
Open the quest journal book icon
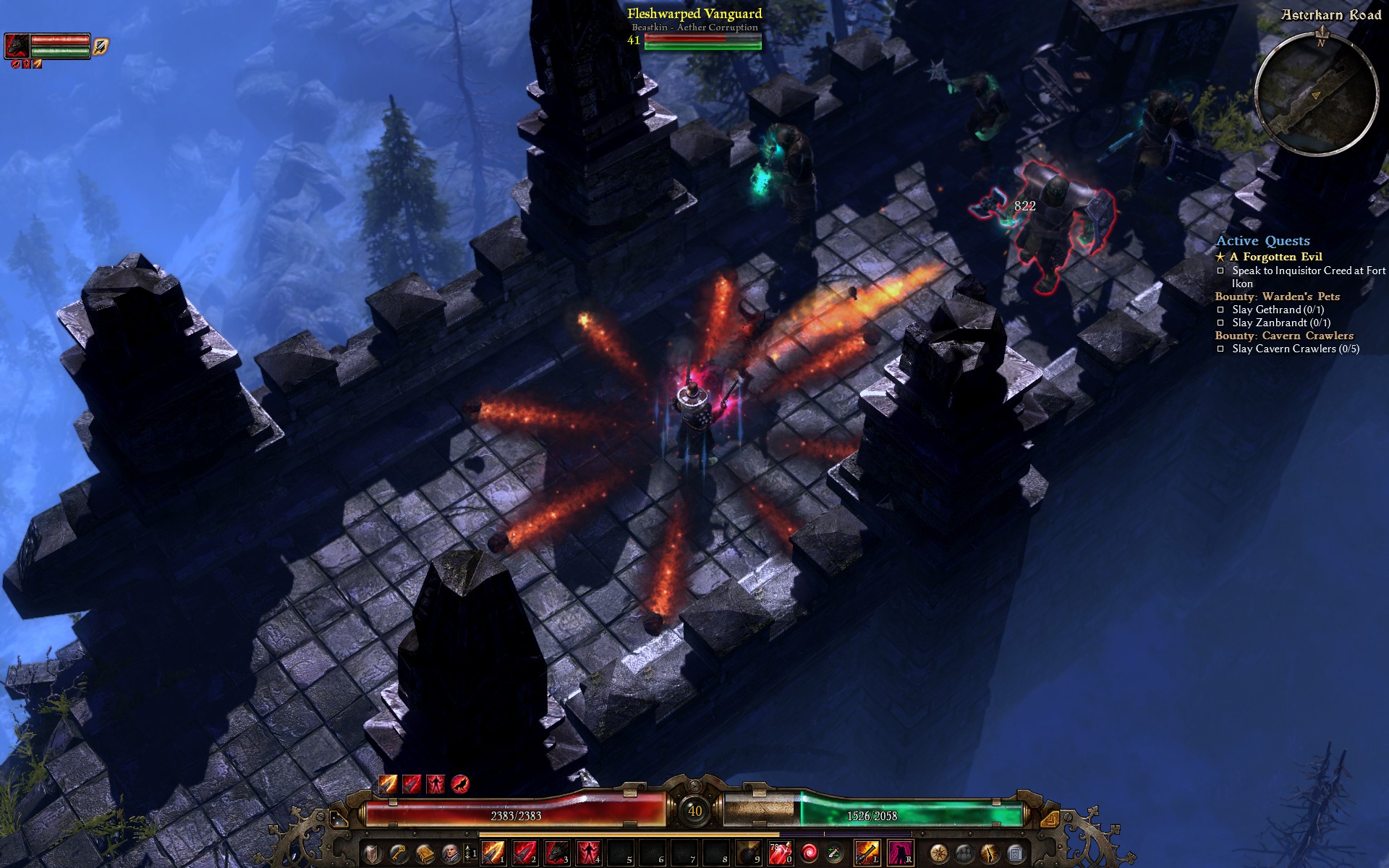(424, 854)
